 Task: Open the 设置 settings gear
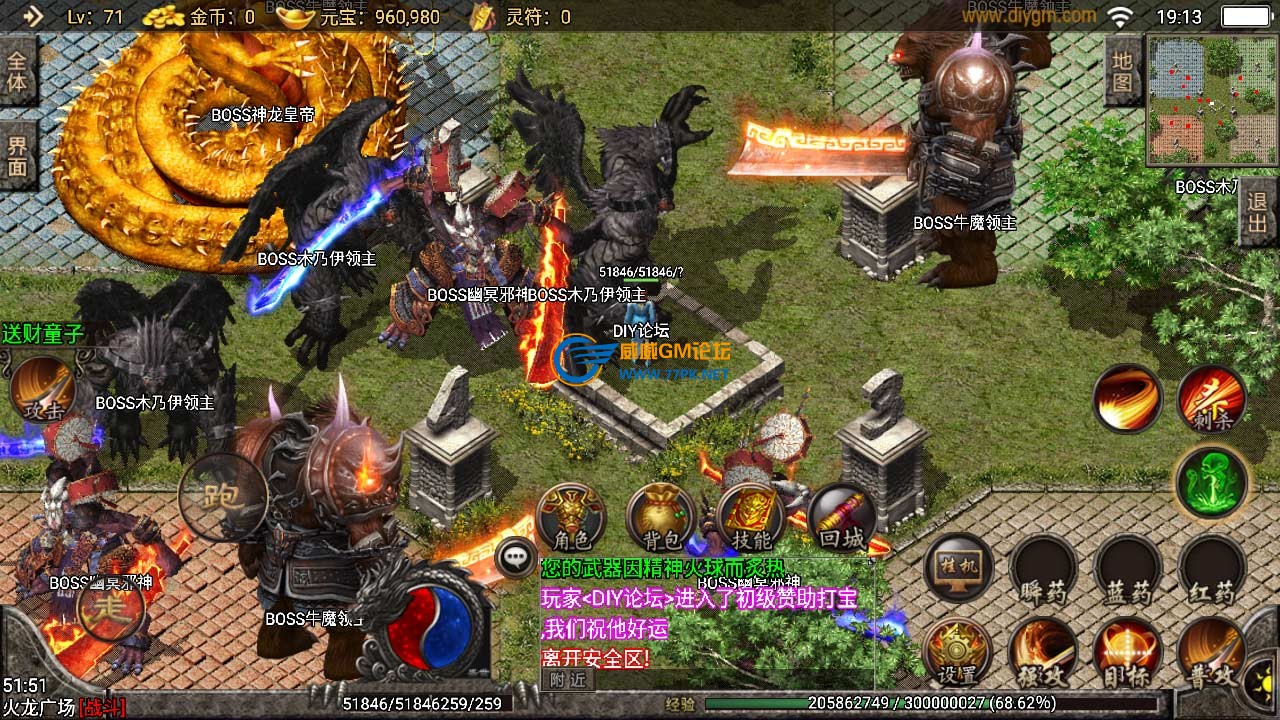(957, 652)
